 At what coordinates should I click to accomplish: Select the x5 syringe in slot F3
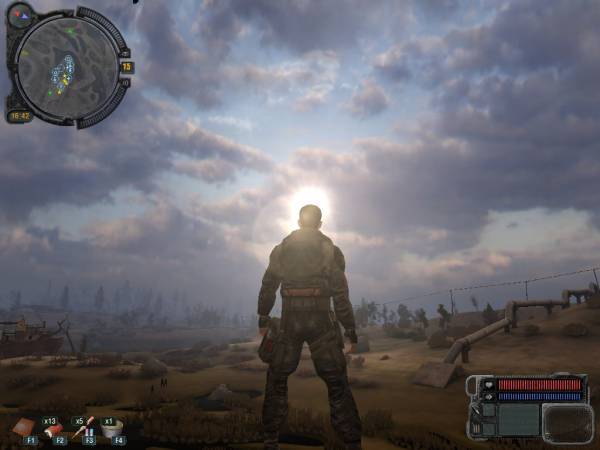click(x=84, y=428)
